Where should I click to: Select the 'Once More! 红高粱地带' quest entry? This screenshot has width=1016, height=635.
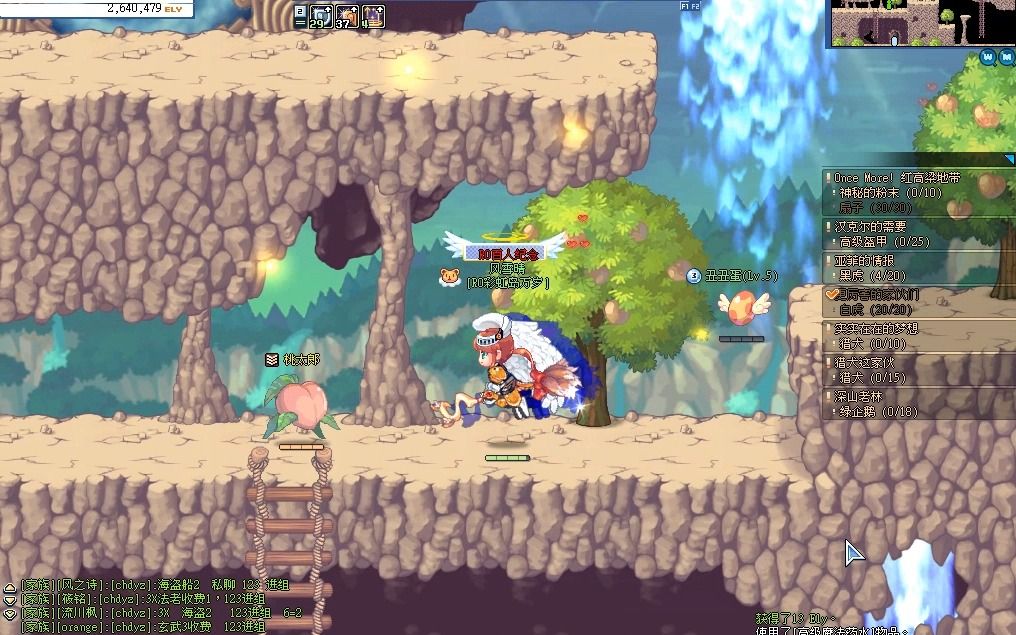pyautogui.click(x=897, y=177)
